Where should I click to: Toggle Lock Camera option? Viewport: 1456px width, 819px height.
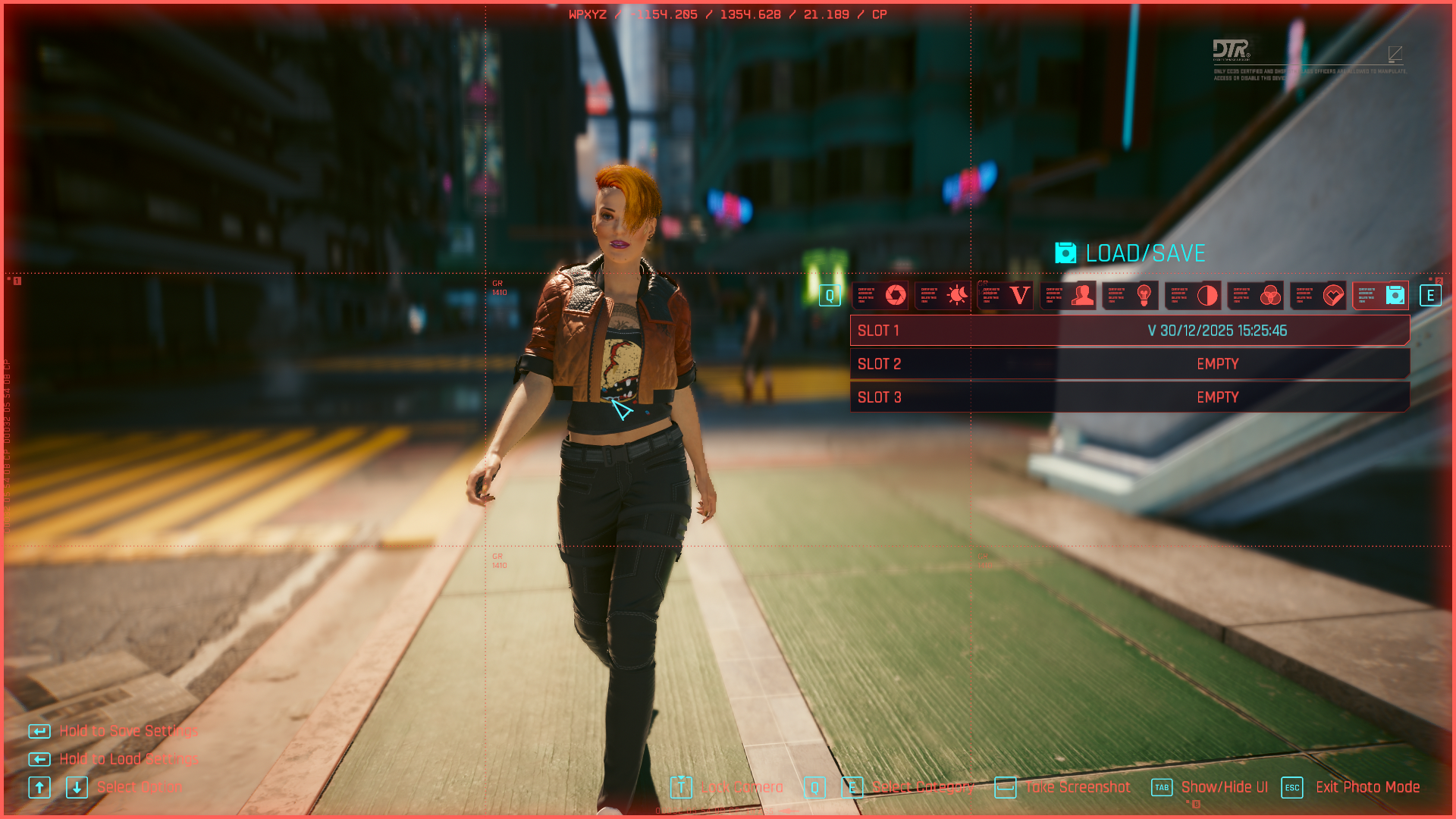[742, 787]
